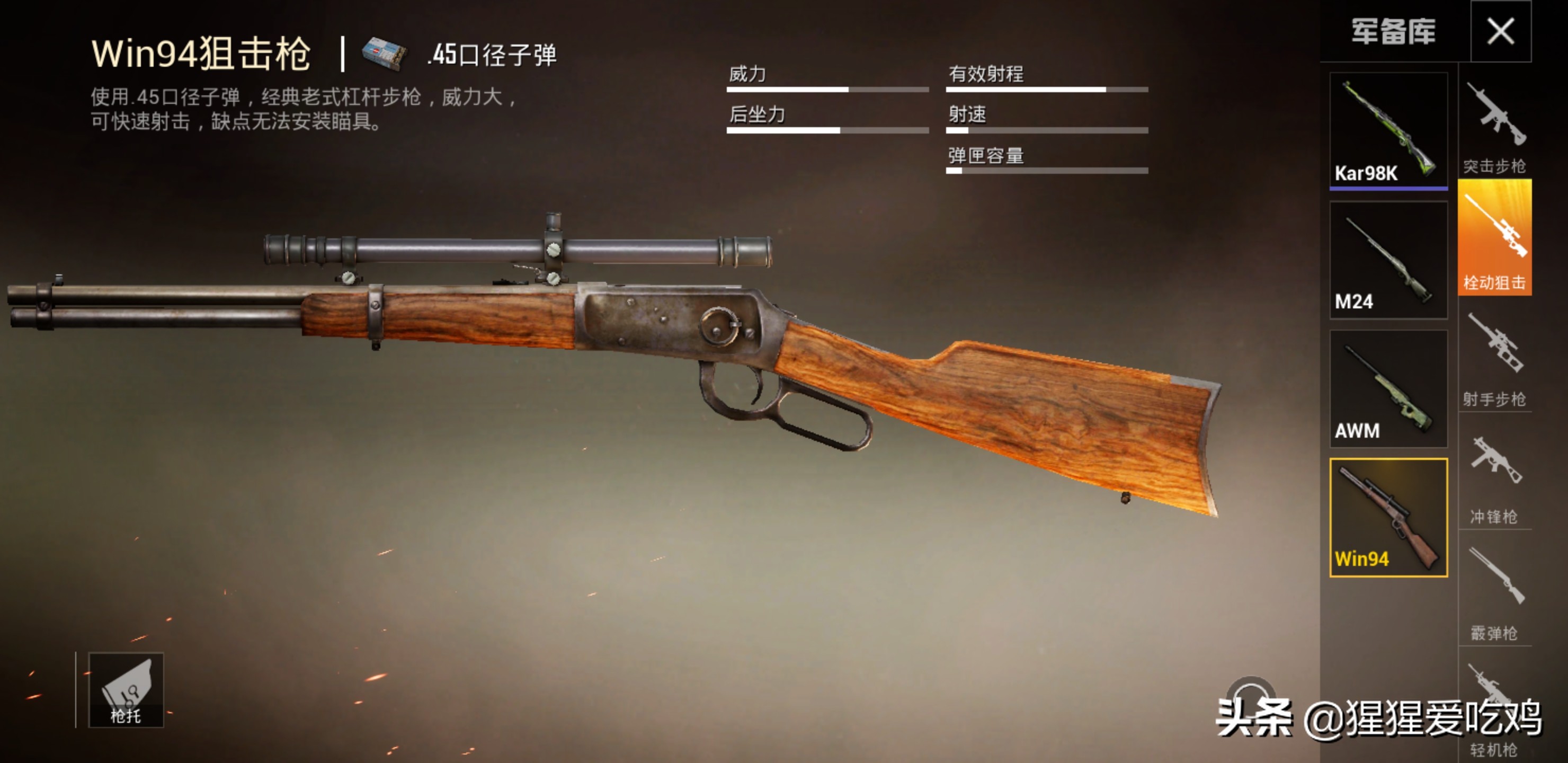This screenshot has height=763, width=1568.
Task: Select the Kar98K rifle thumbnail
Action: pyautogui.click(x=1388, y=129)
